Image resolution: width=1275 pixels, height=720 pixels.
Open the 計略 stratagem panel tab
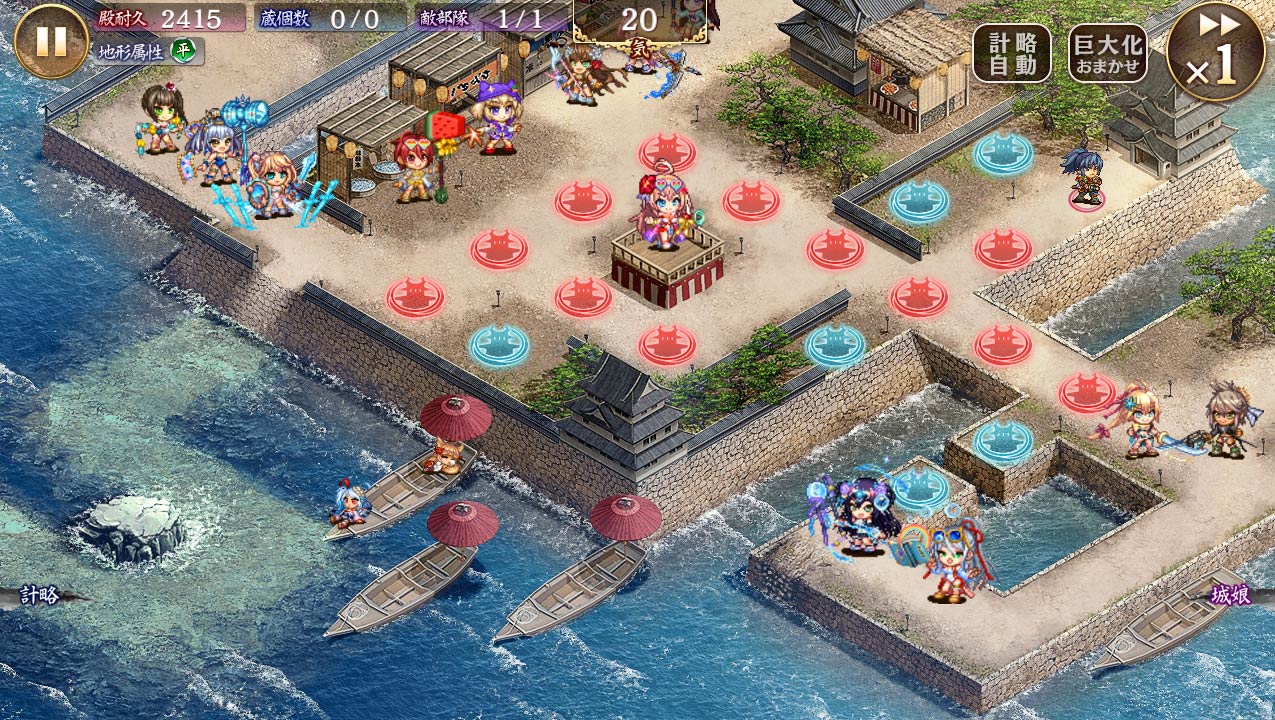pyautogui.click(x=40, y=596)
